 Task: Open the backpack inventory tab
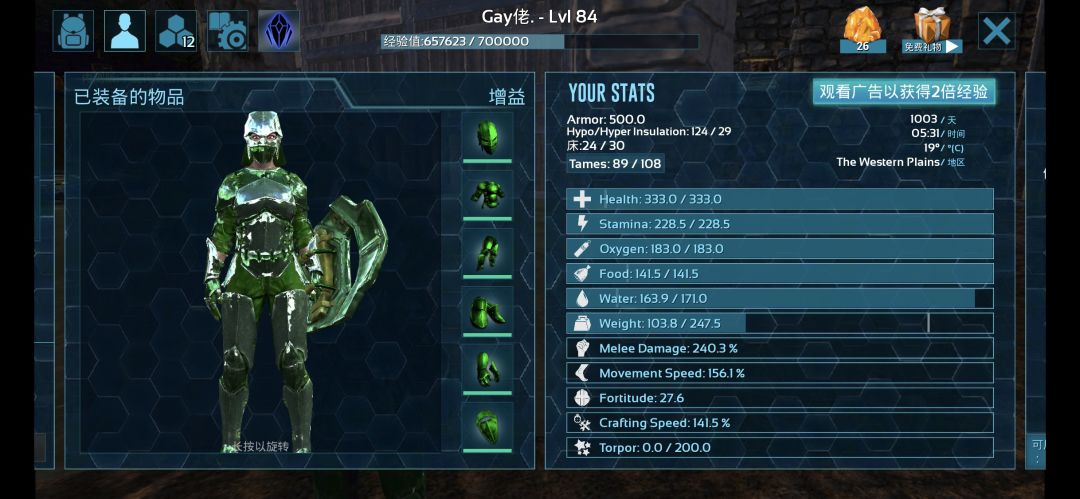click(73, 31)
